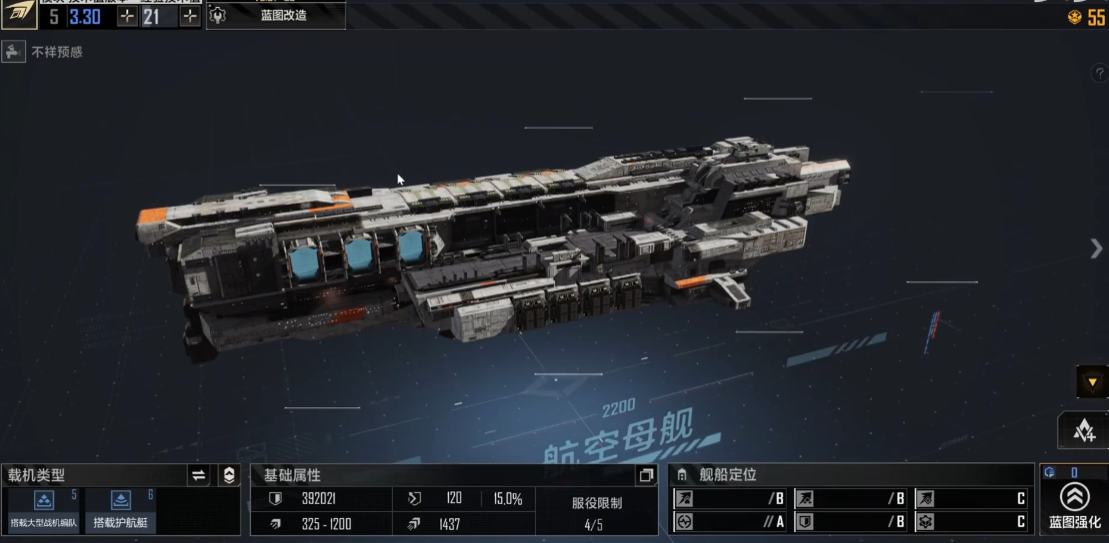Select 搭载护航艇 escort craft type
This screenshot has width=1109, height=543.
click(x=122, y=510)
